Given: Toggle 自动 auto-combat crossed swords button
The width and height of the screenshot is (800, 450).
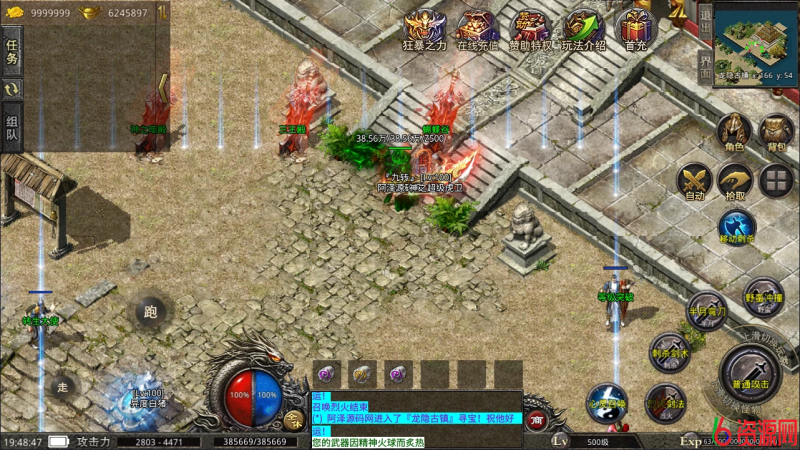Looking at the screenshot, I should 693,181.
